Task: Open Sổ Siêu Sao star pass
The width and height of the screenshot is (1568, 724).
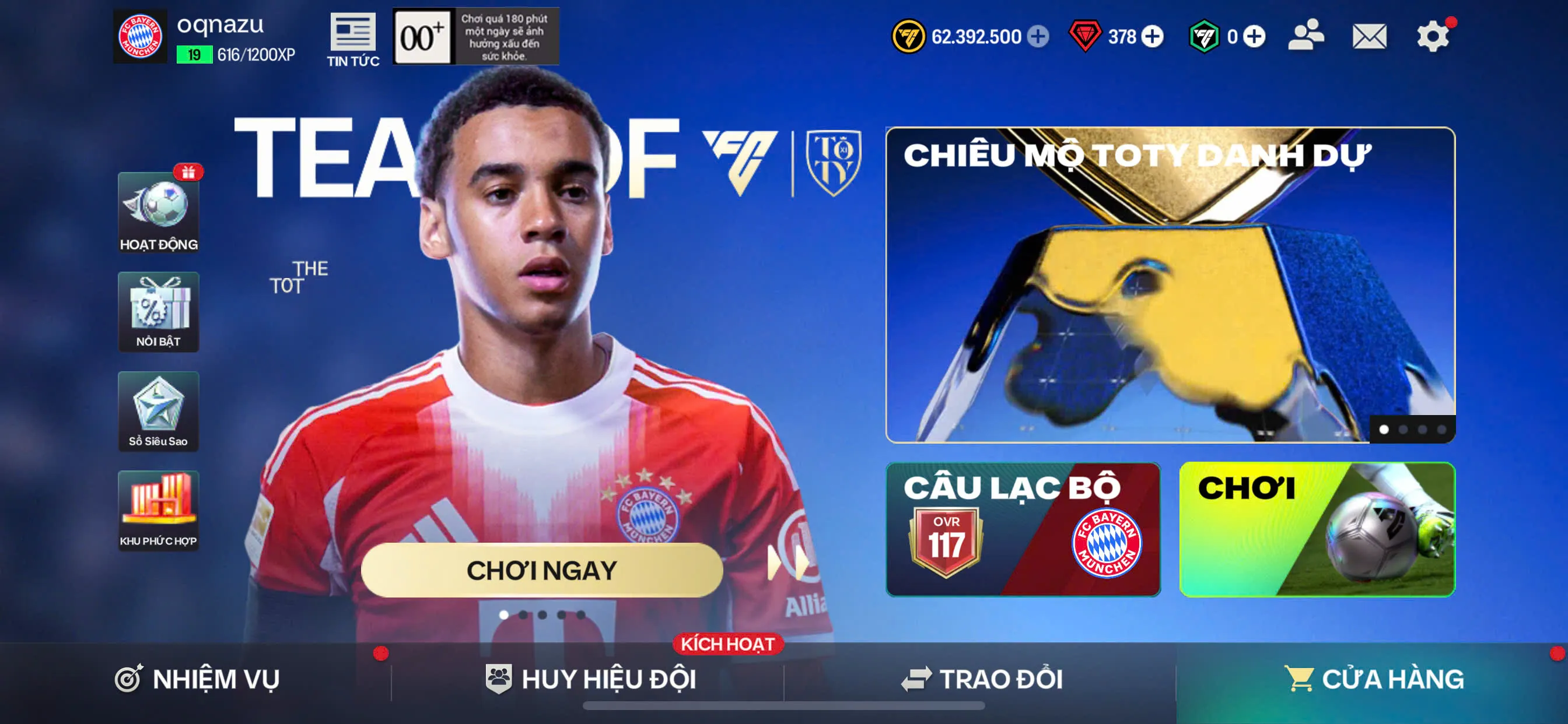Action: click(x=158, y=412)
